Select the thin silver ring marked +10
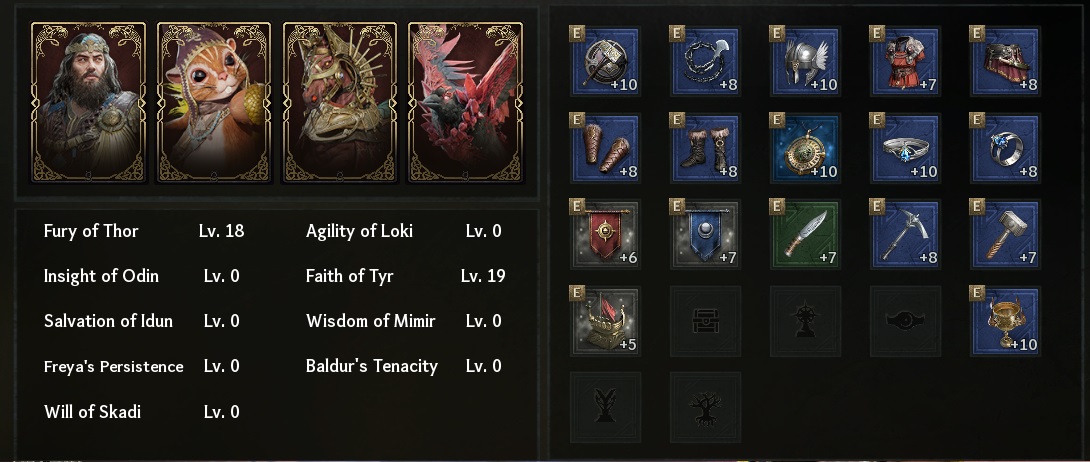Viewport: 1090px width, 462px height. (x=905, y=147)
